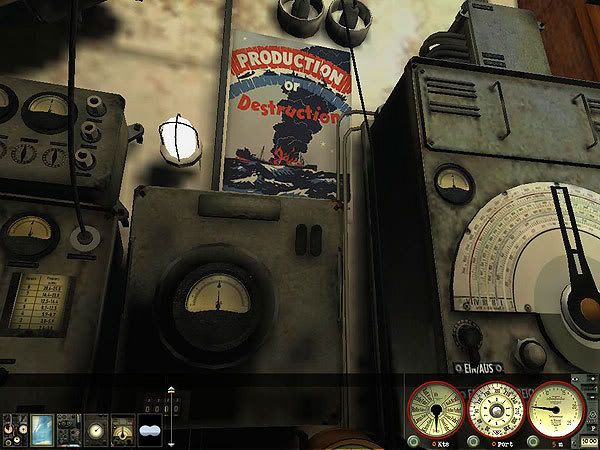Click the round button beside the Port label
Viewport: 600px width, 450px height.
[471, 441]
